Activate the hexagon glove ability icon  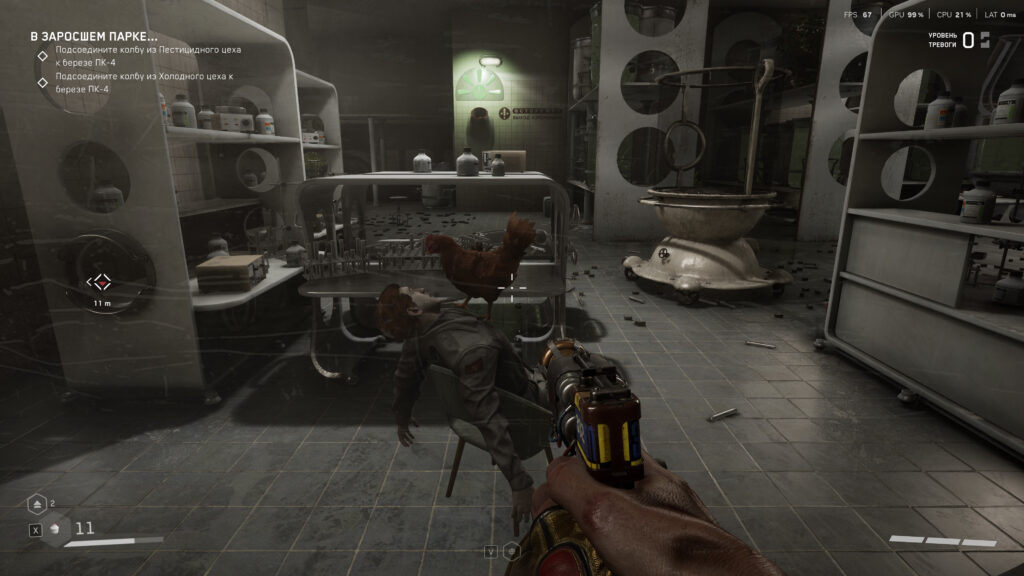[x=511, y=550]
